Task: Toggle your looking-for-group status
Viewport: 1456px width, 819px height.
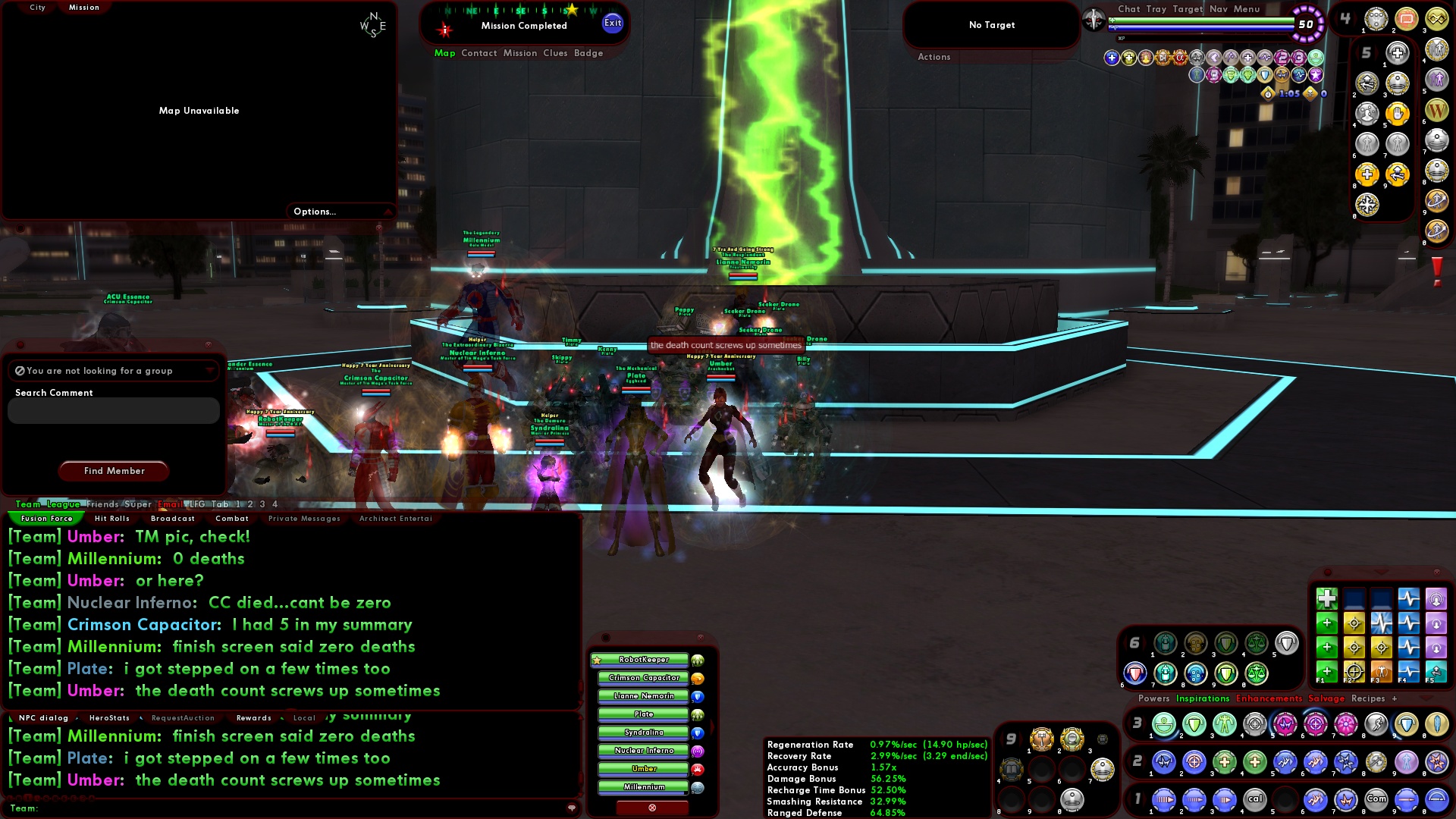Action: coord(20,370)
